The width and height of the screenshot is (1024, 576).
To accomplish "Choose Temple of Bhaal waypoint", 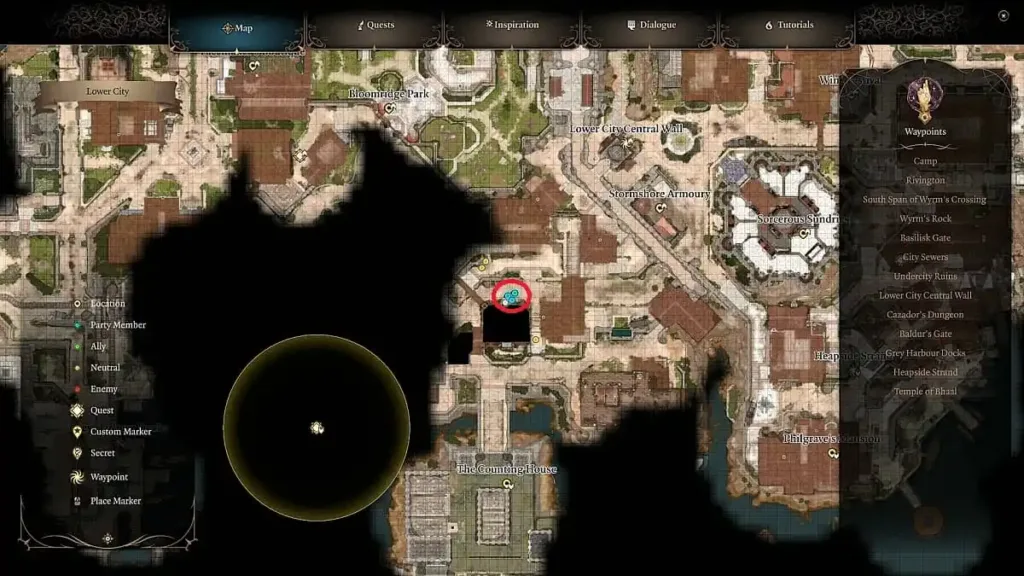I will tap(925, 391).
